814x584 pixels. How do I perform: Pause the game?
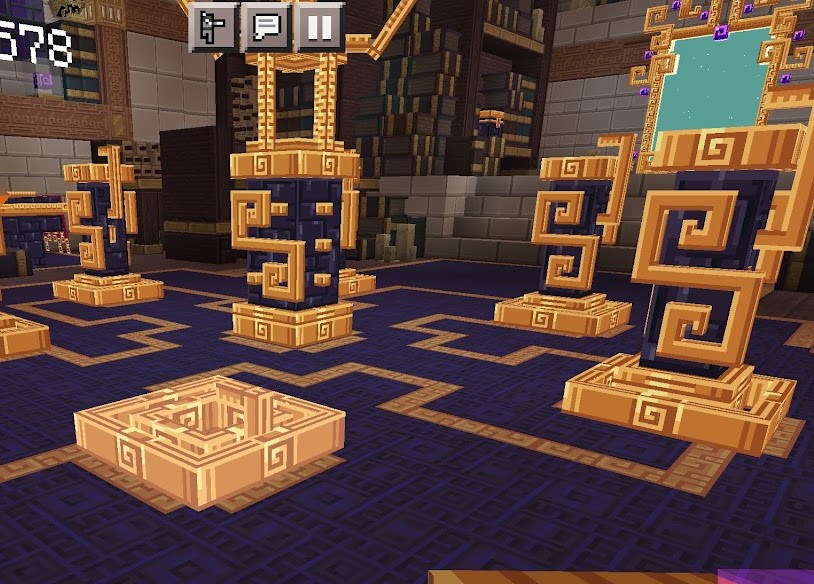click(319, 27)
